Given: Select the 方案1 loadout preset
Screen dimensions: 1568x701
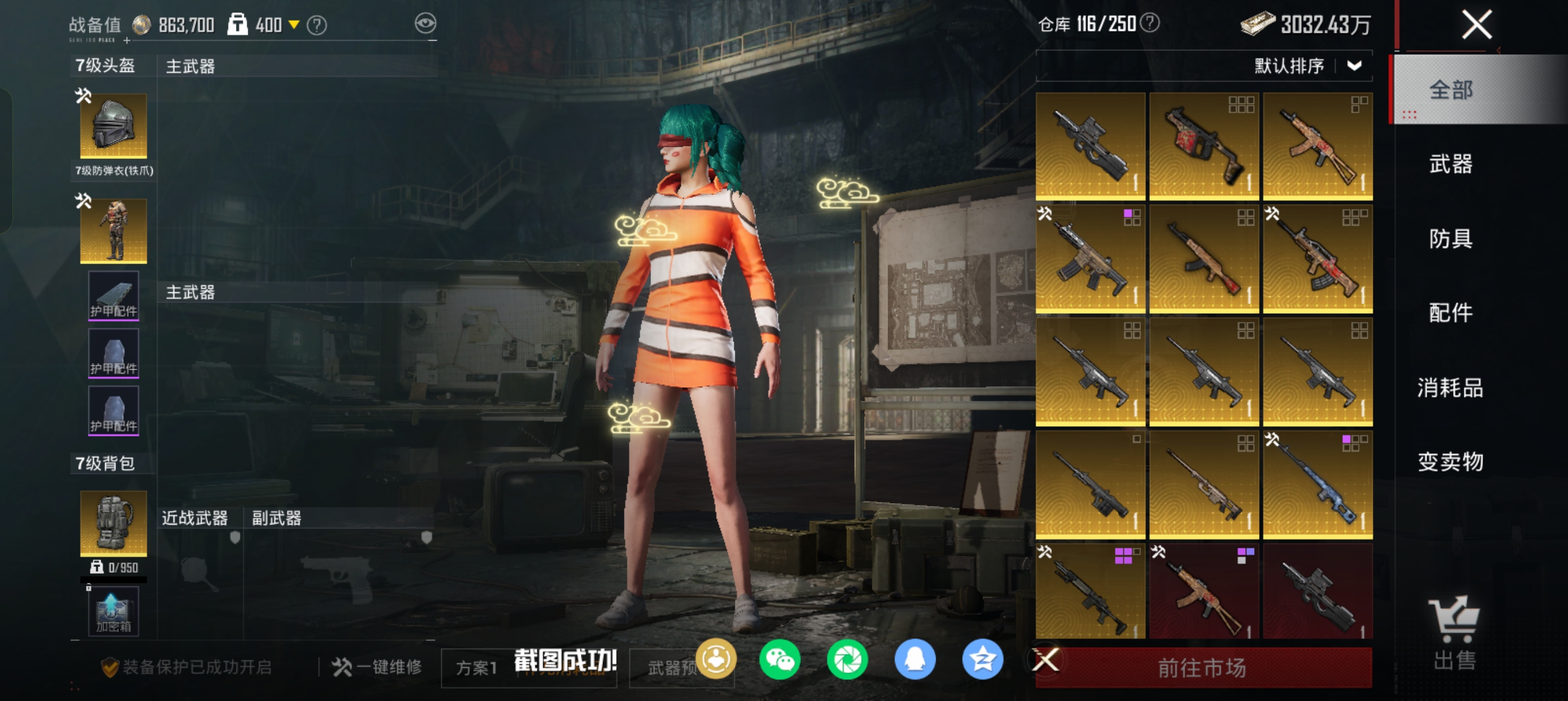Looking at the screenshot, I should tap(477, 668).
